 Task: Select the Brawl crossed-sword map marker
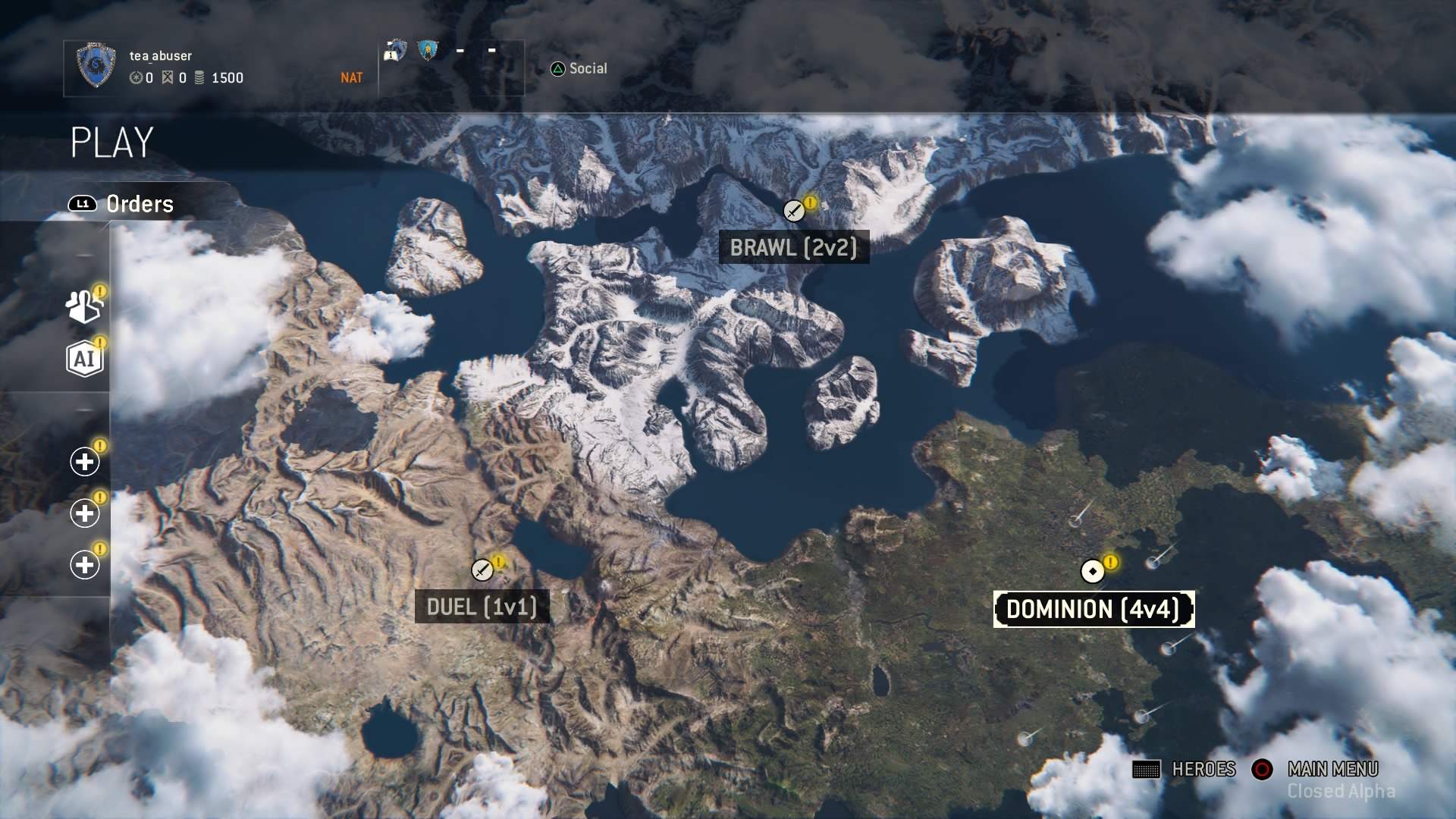[x=793, y=211]
